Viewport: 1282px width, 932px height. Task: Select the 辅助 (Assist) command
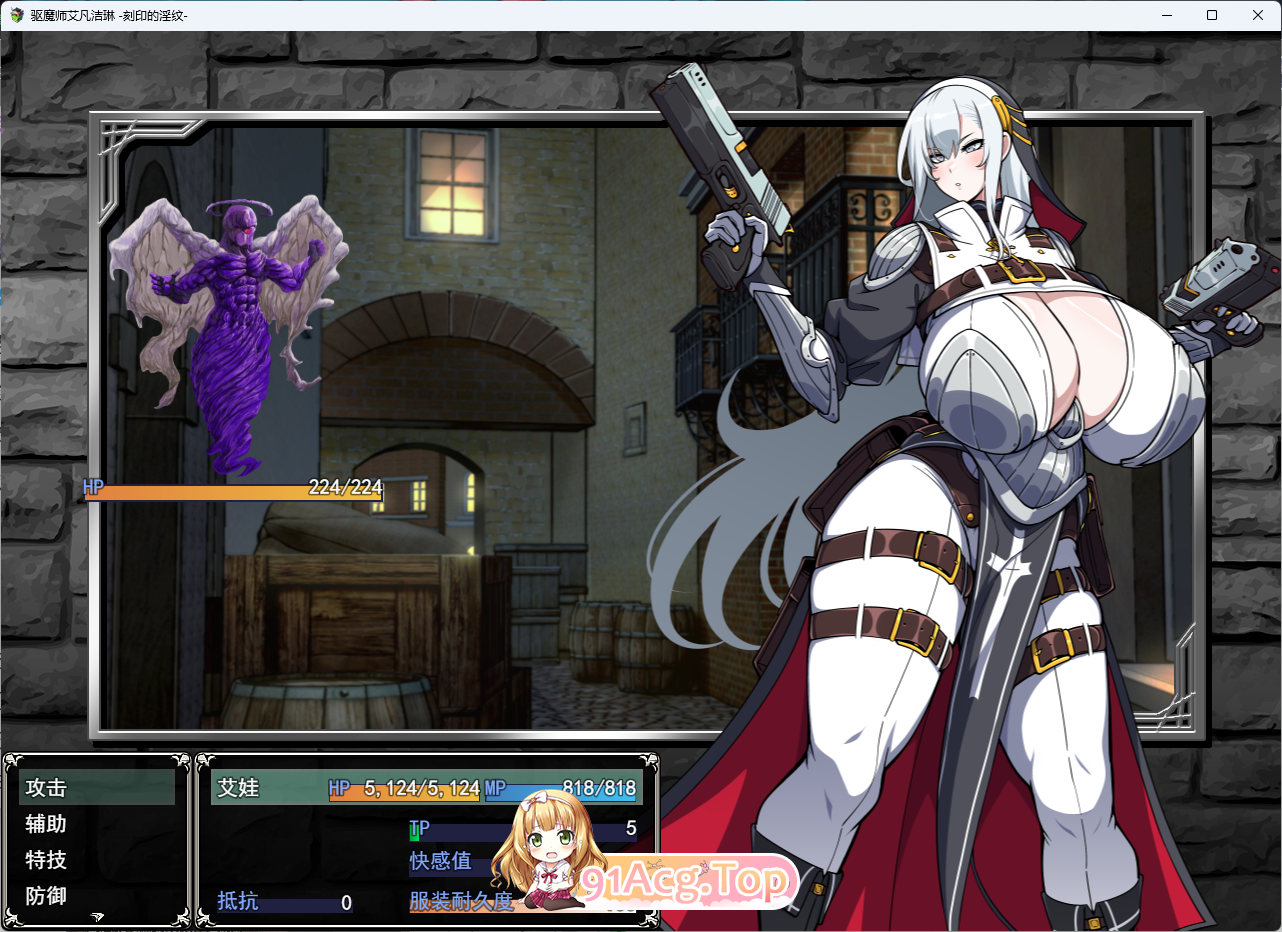[x=44, y=824]
